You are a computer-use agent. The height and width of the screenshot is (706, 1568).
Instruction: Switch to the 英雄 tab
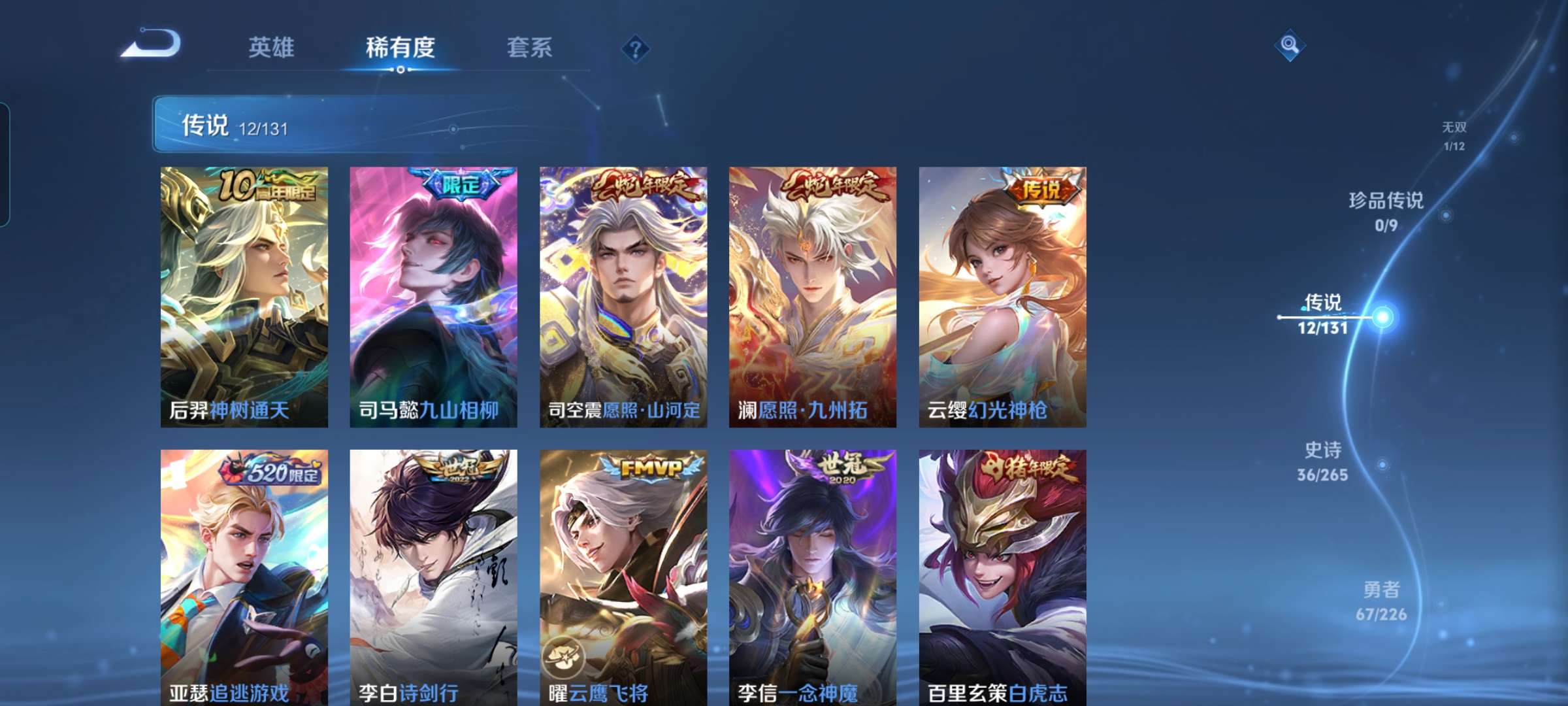pos(272,46)
